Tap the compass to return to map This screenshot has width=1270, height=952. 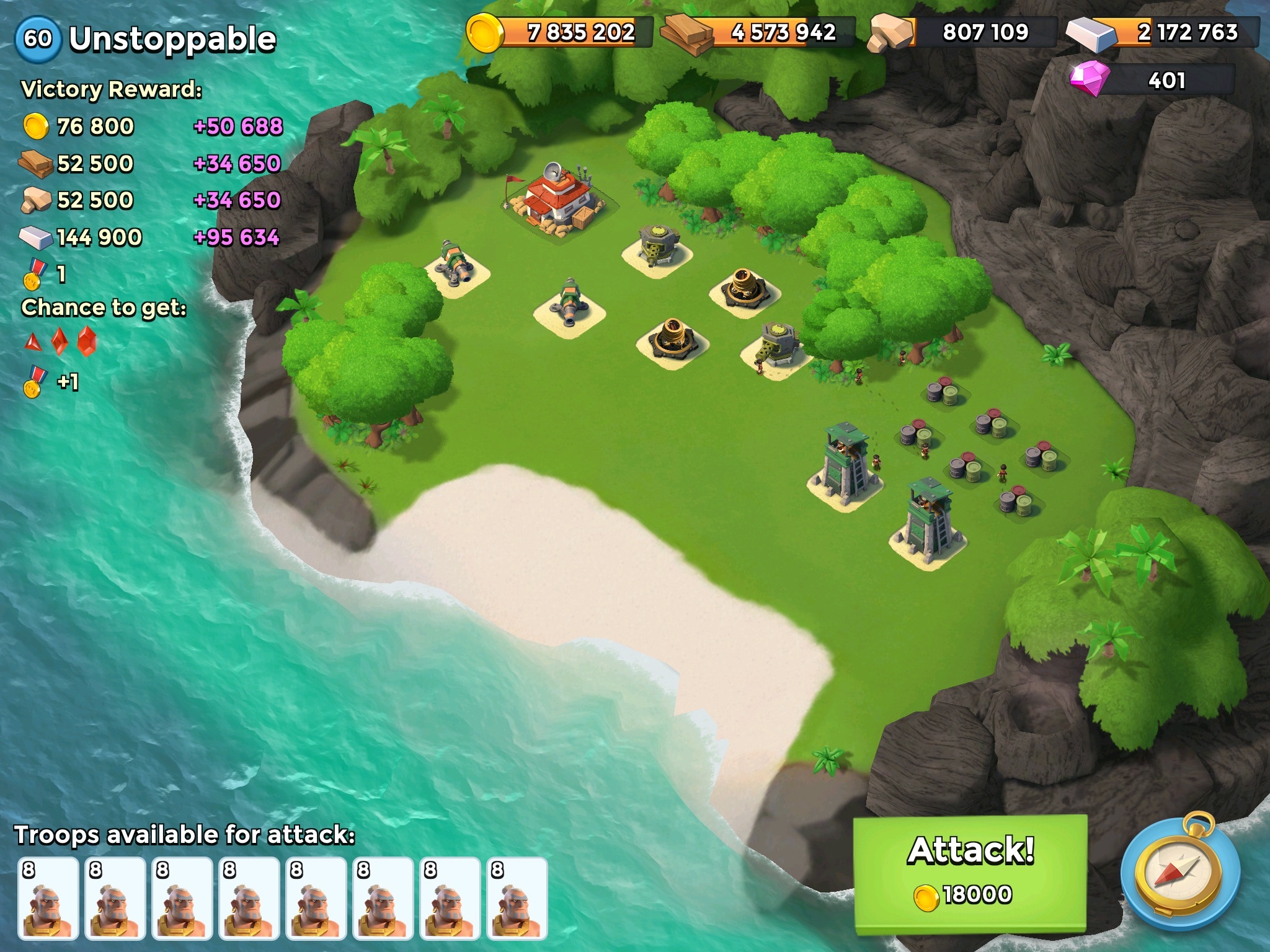click(1180, 874)
